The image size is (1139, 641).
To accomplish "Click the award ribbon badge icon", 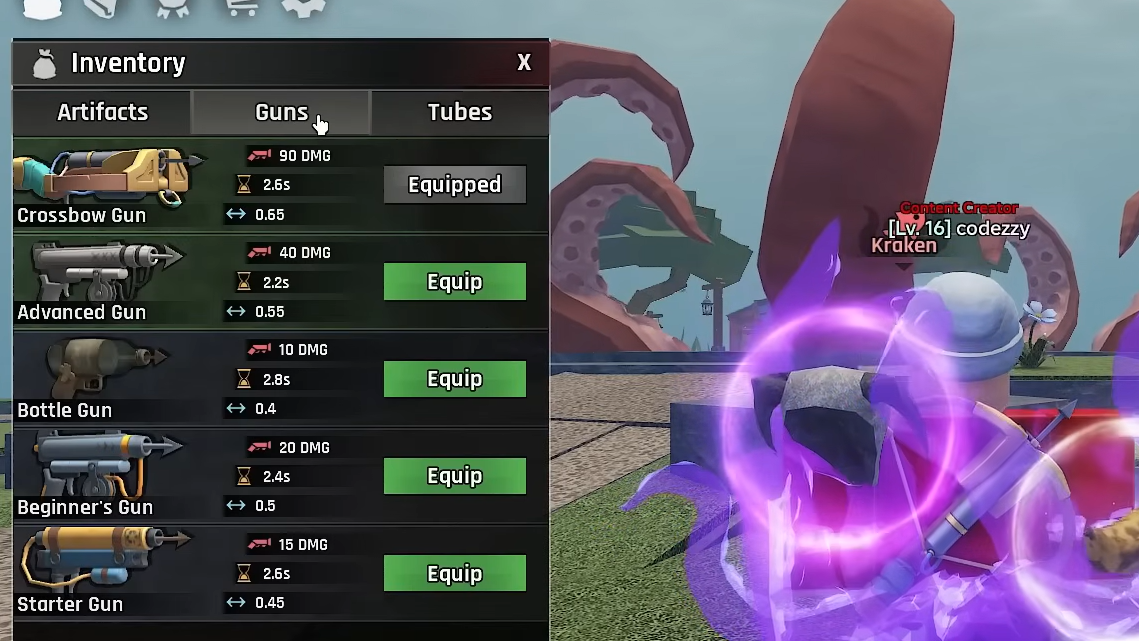I will coord(172,7).
